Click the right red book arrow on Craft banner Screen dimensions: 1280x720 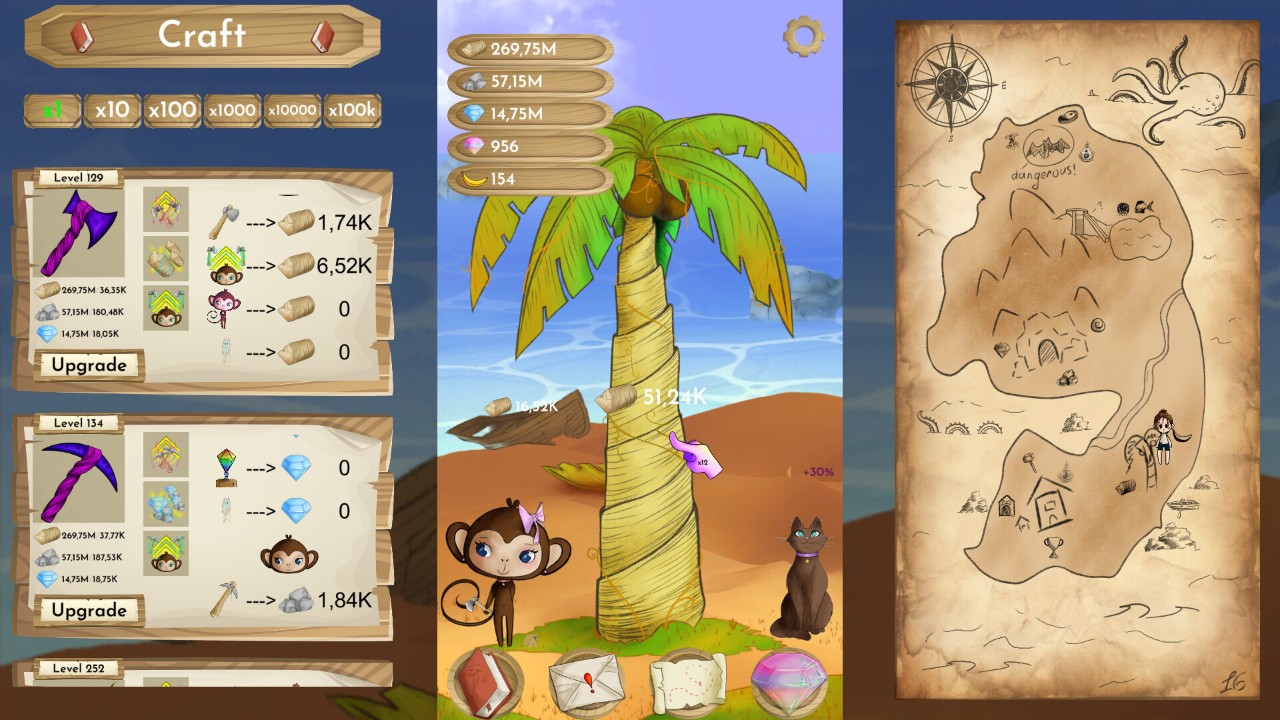point(322,36)
